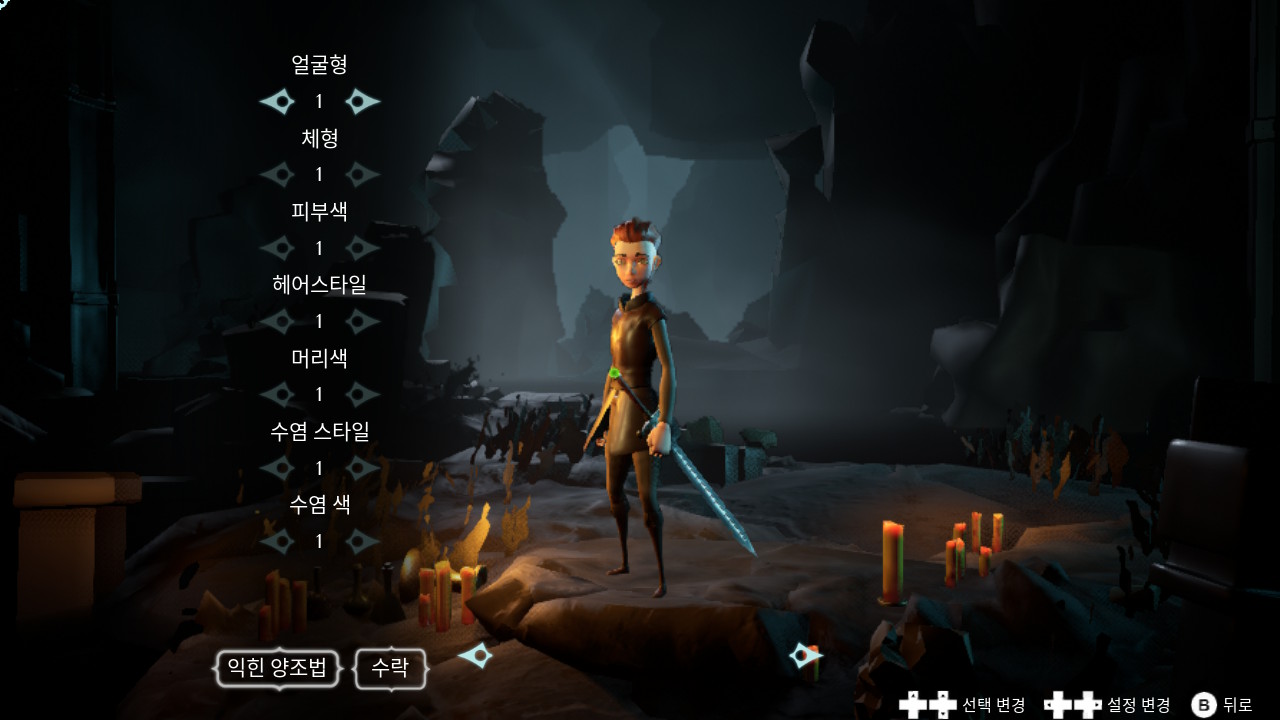Image resolution: width=1280 pixels, height=720 pixels.
Task: Rotate character with right arrow below
Action: [805, 656]
